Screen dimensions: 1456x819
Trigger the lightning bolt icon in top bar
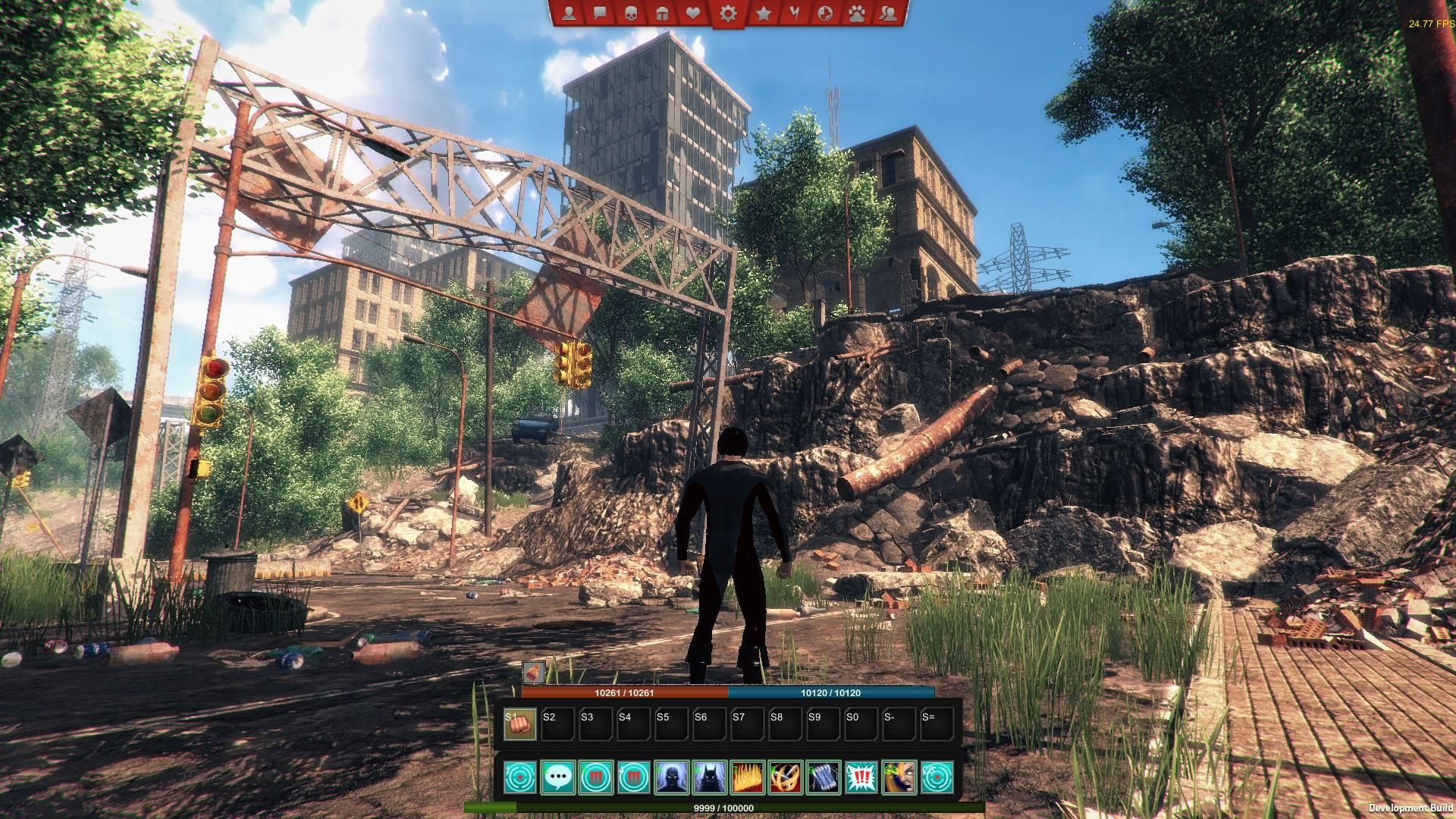794,13
